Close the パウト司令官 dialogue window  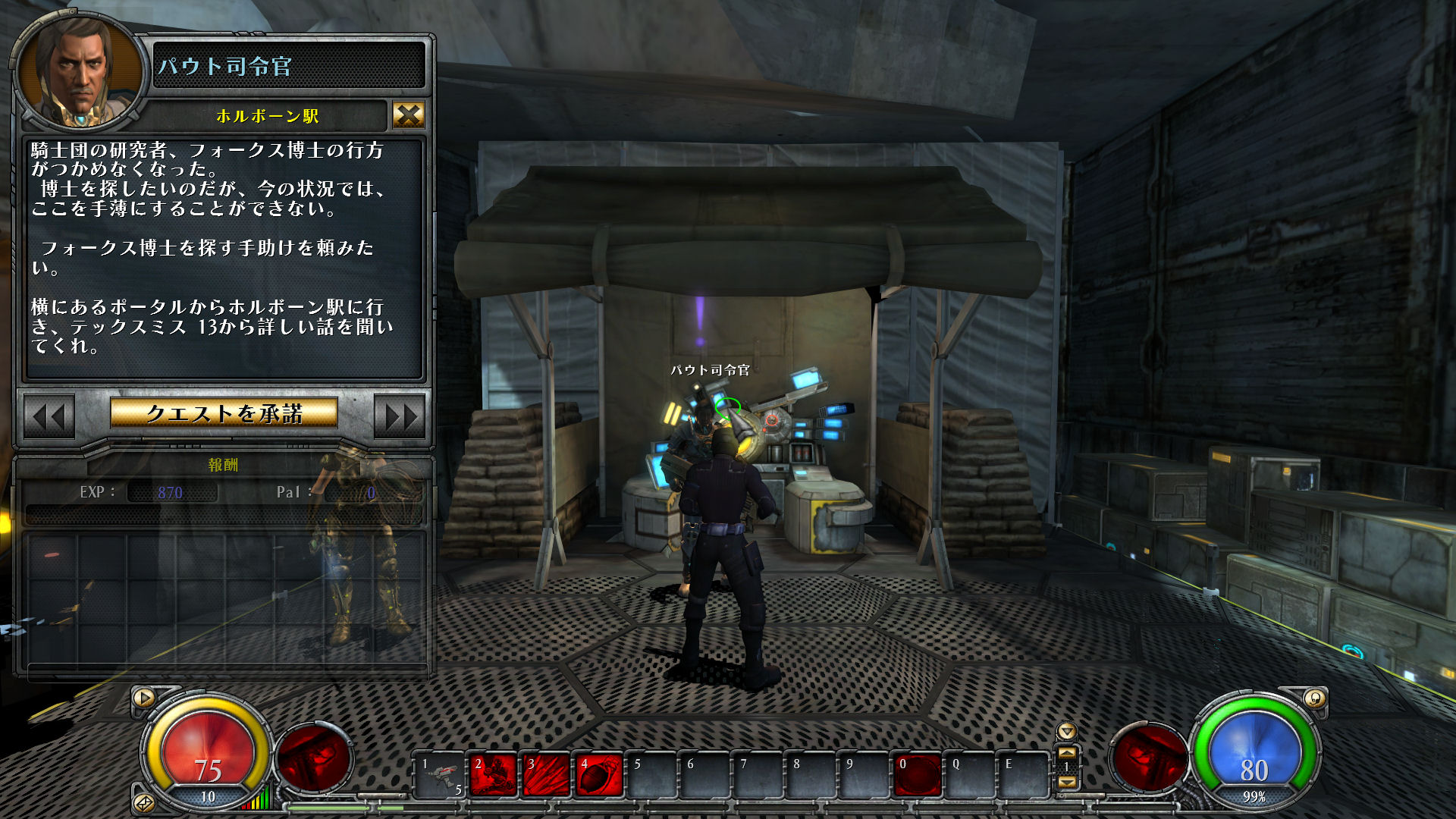point(408,115)
